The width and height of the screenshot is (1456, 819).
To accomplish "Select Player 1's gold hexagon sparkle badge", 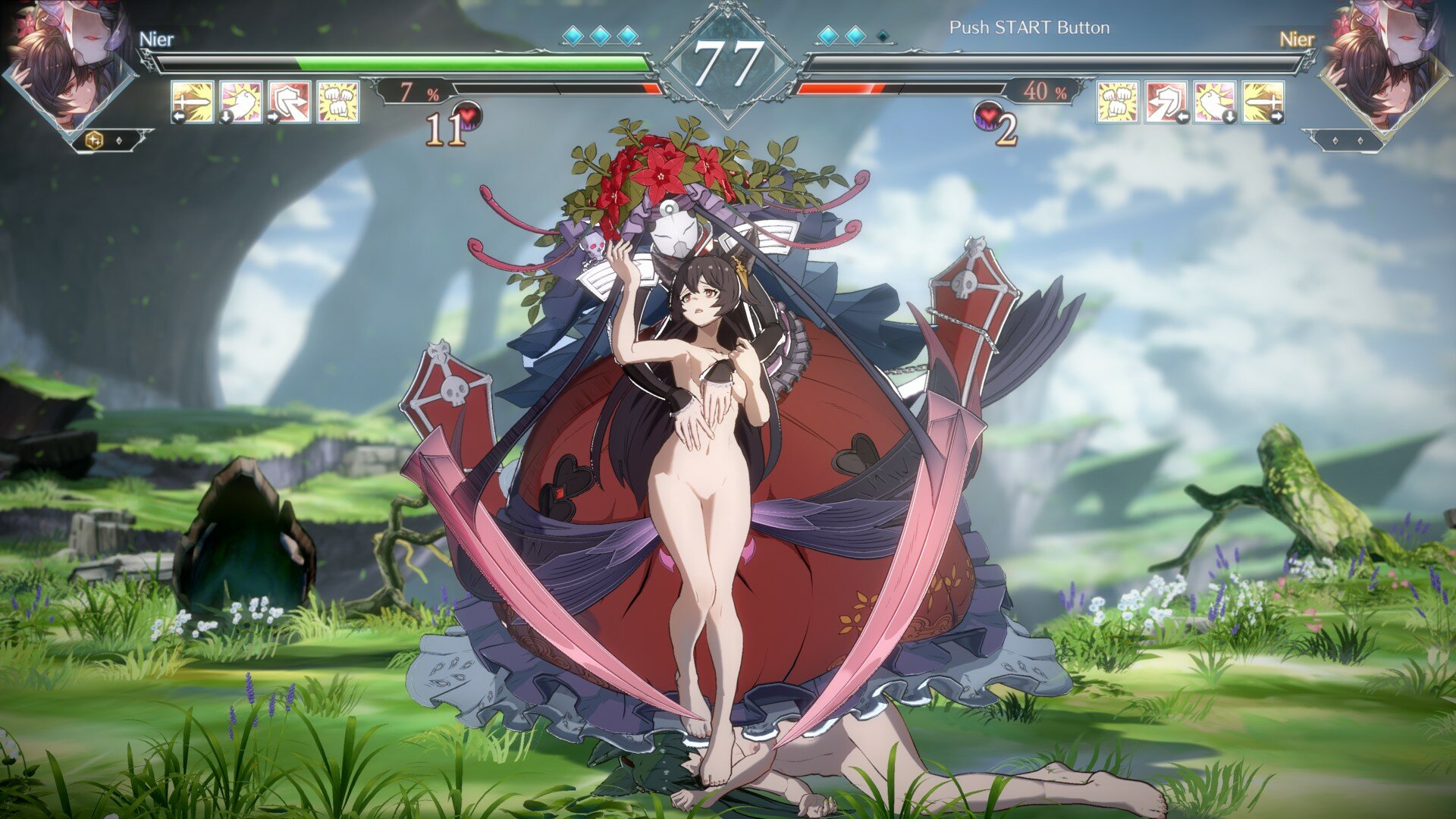I will [x=96, y=140].
